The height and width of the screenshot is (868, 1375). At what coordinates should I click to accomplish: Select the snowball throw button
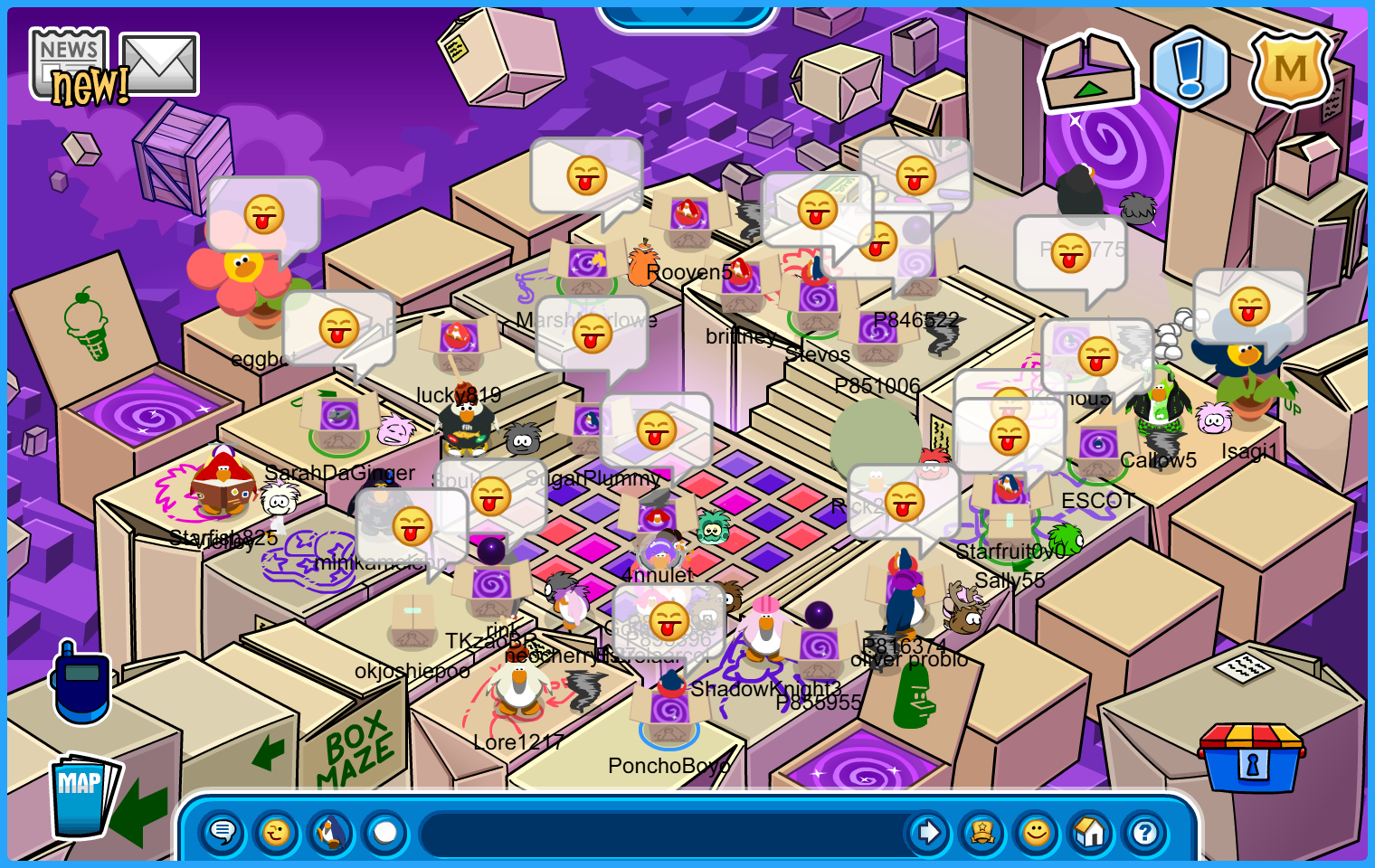coord(385,832)
